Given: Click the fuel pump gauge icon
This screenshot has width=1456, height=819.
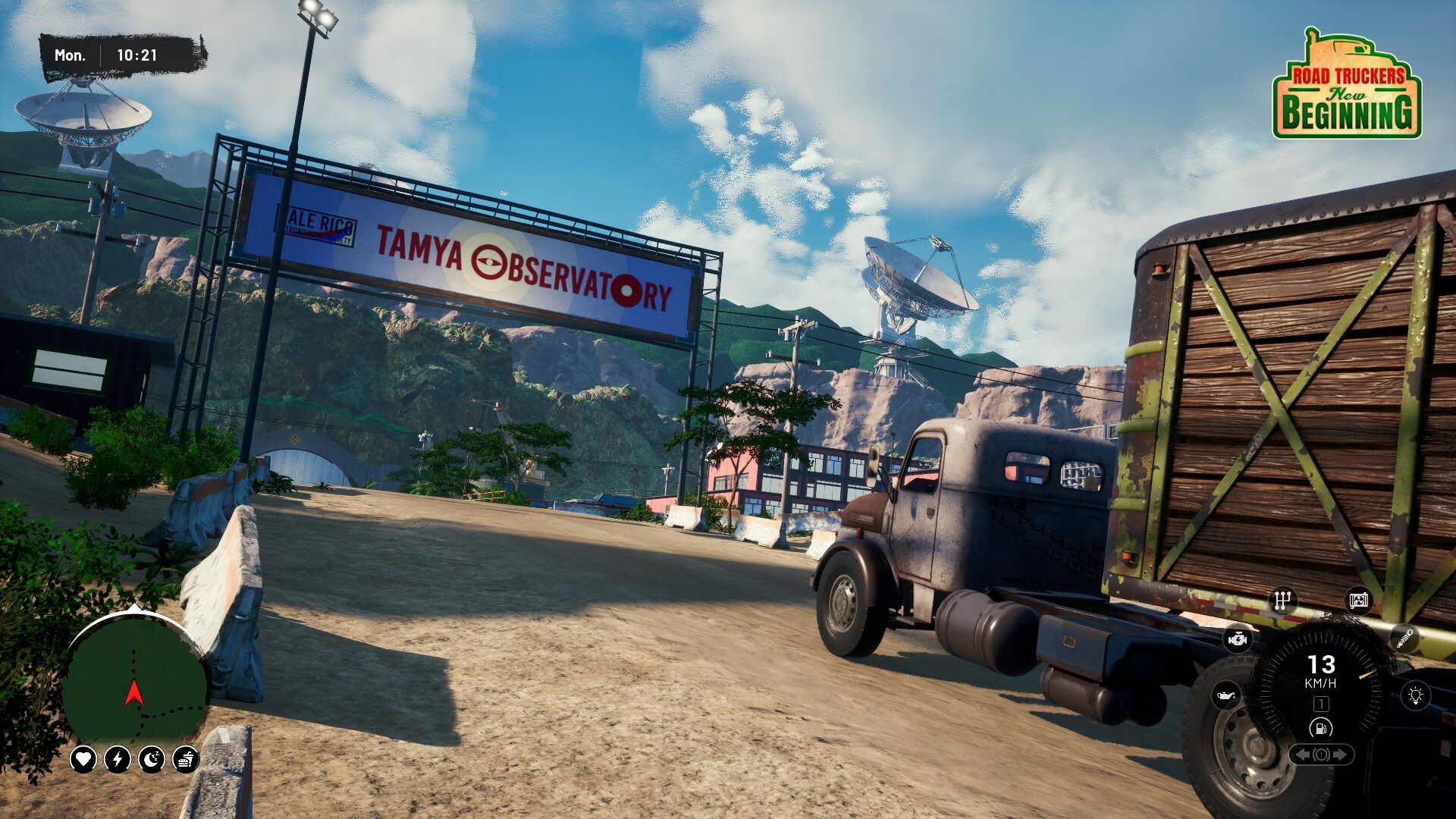Looking at the screenshot, I should (1321, 729).
